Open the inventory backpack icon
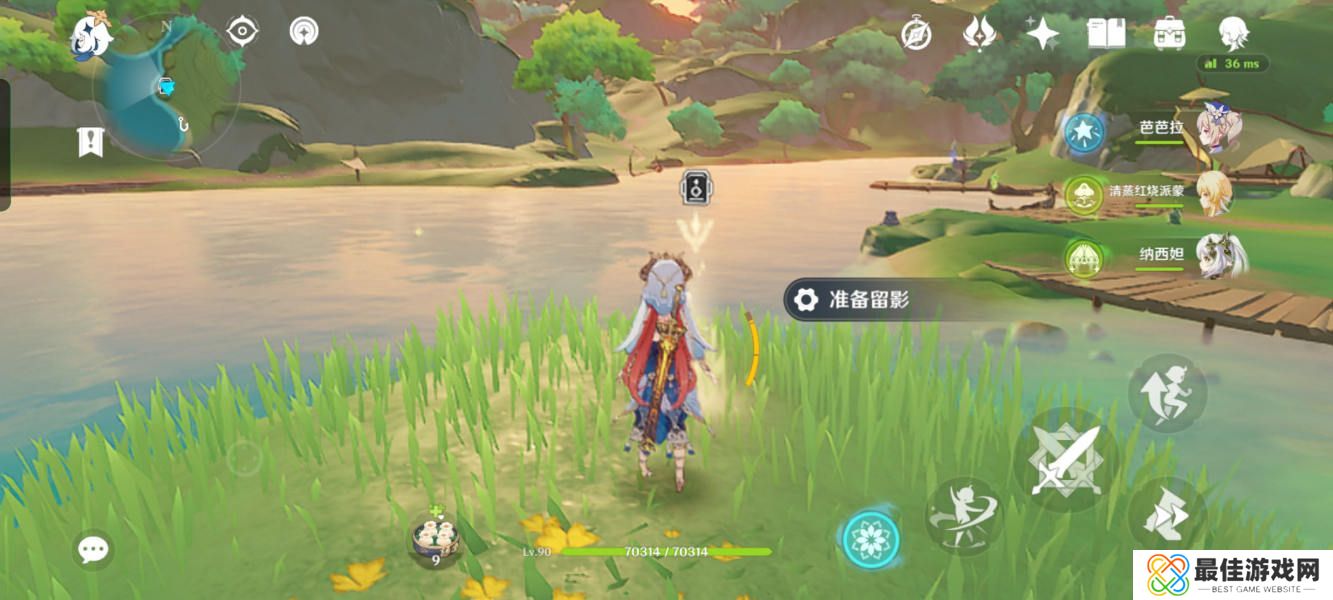The width and height of the screenshot is (1333, 600). (x=1169, y=33)
